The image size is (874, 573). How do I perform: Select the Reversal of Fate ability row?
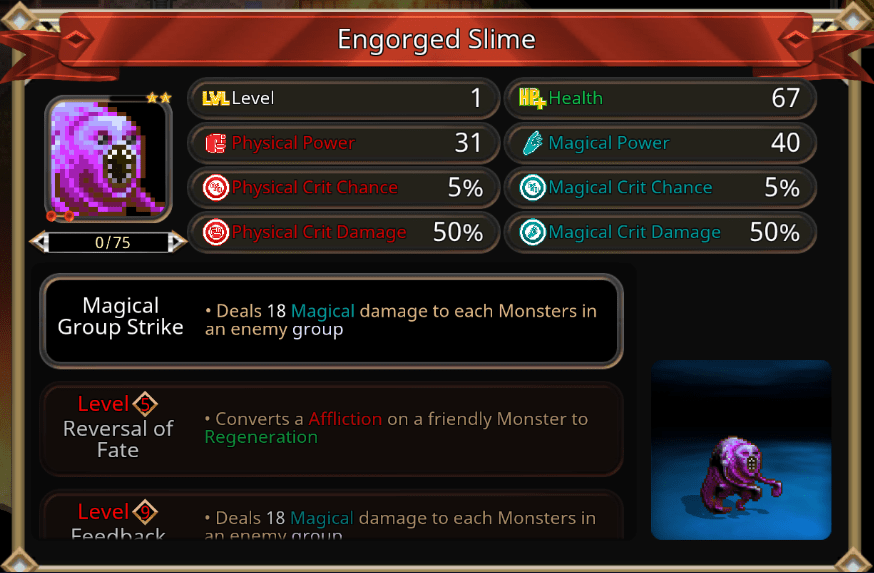tap(331, 428)
